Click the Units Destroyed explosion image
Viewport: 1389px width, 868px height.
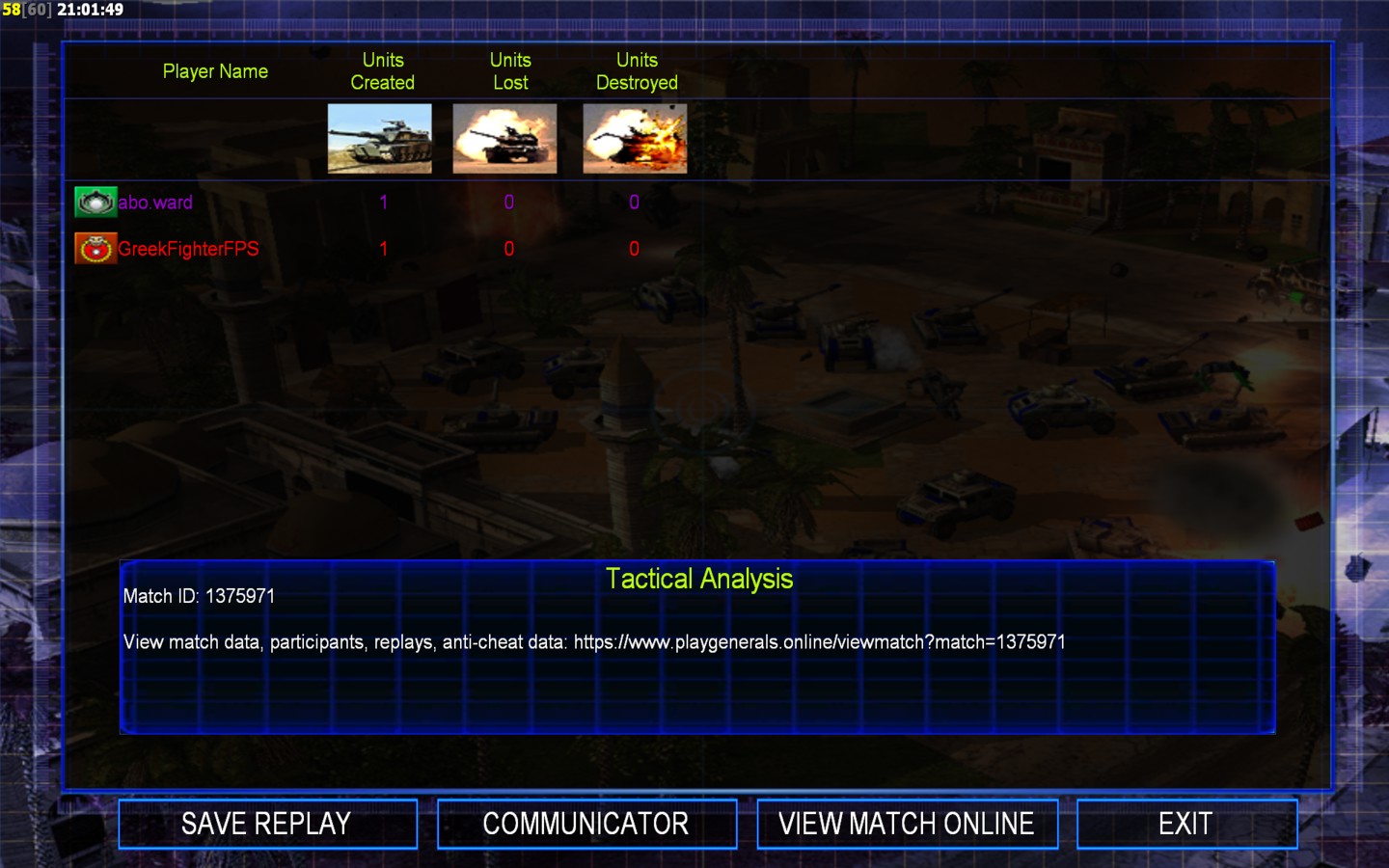635,139
